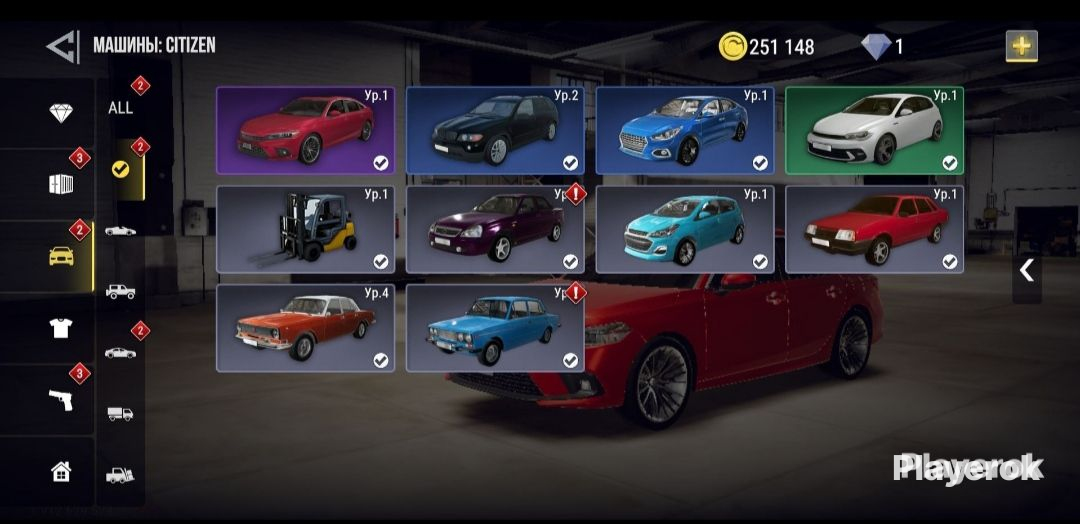Image resolution: width=1080 pixels, height=524 pixels.
Task: Open the container category in the sidebar
Action: tap(61, 184)
